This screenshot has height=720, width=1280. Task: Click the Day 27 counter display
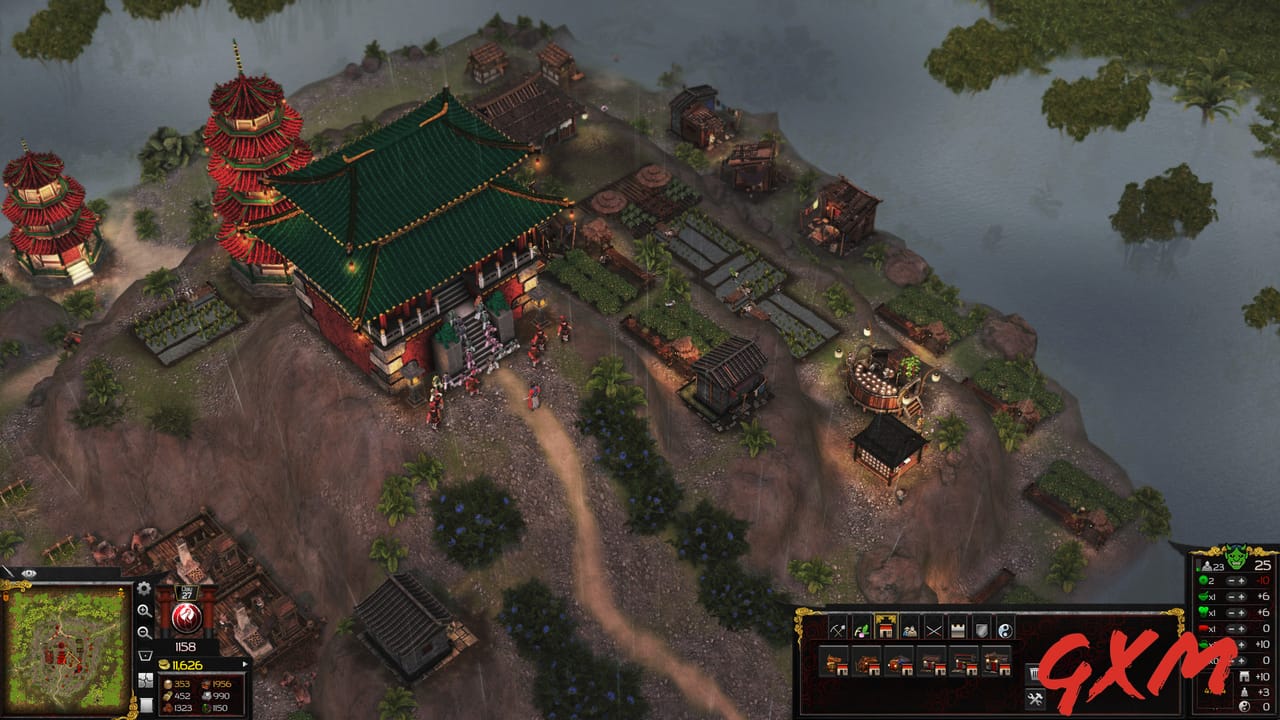click(x=189, y=592)
